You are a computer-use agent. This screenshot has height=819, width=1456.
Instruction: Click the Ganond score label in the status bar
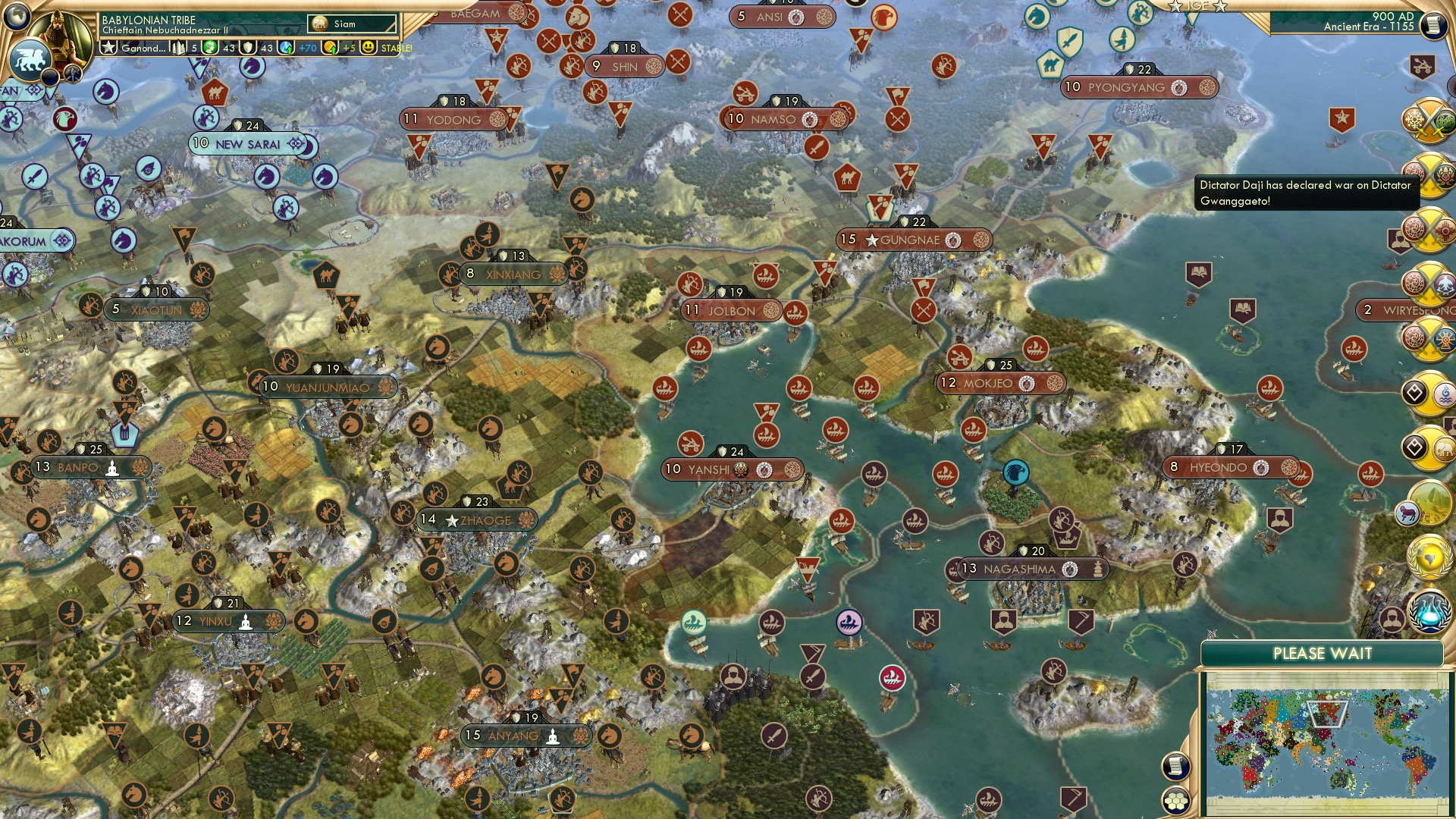pos(144,47)
